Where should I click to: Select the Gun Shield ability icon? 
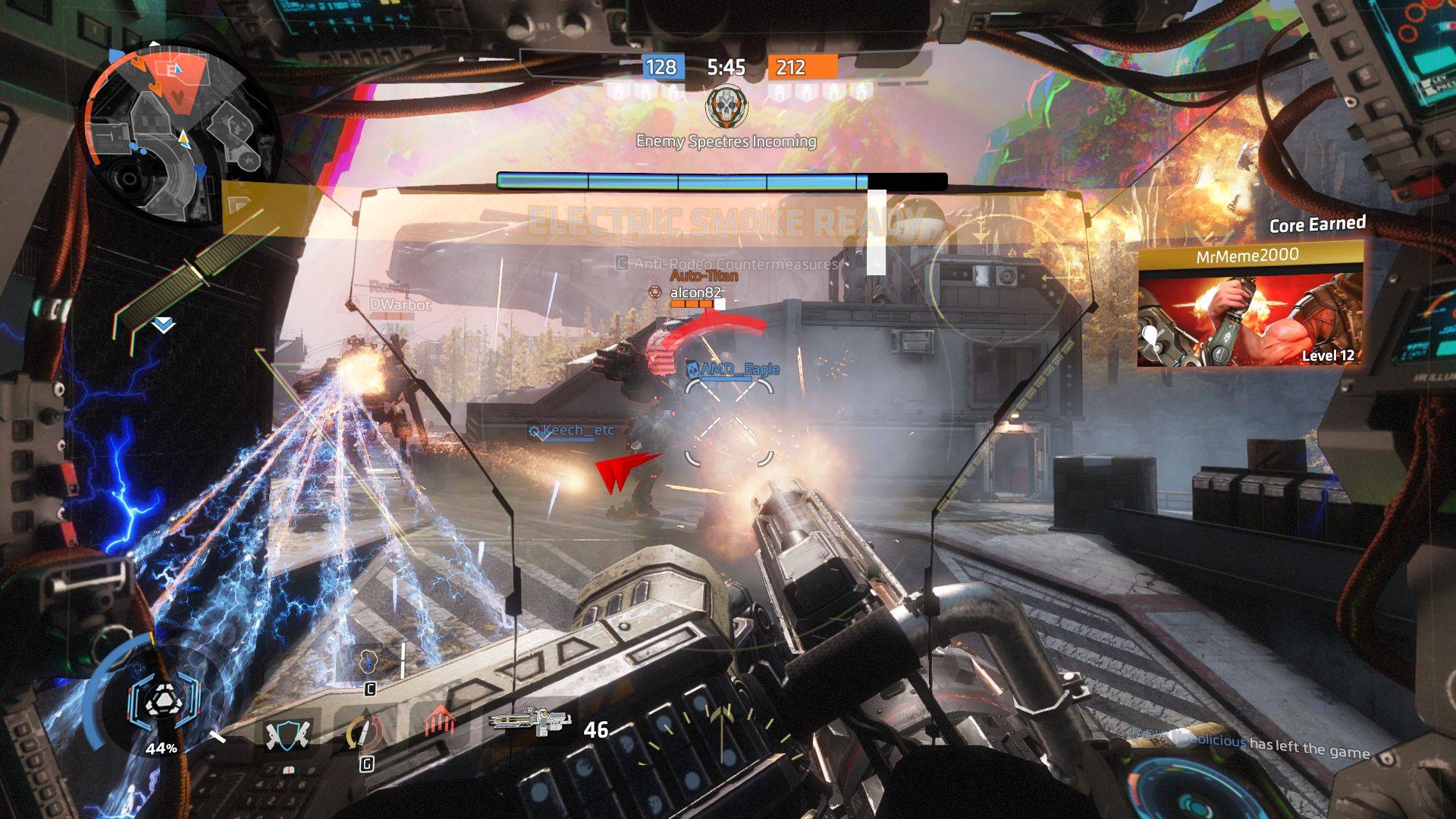286,733
